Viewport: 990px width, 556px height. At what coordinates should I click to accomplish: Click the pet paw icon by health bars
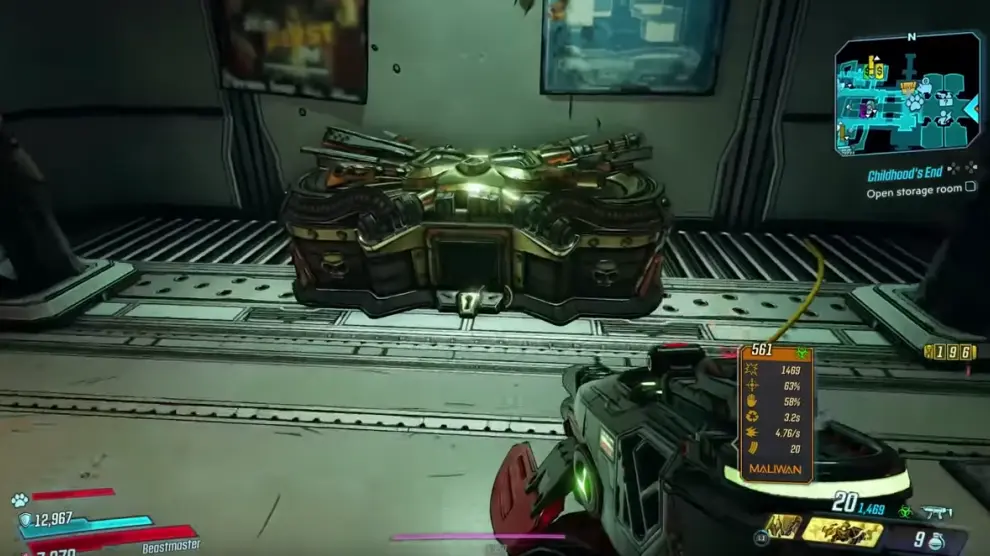(x=20, y=499)
